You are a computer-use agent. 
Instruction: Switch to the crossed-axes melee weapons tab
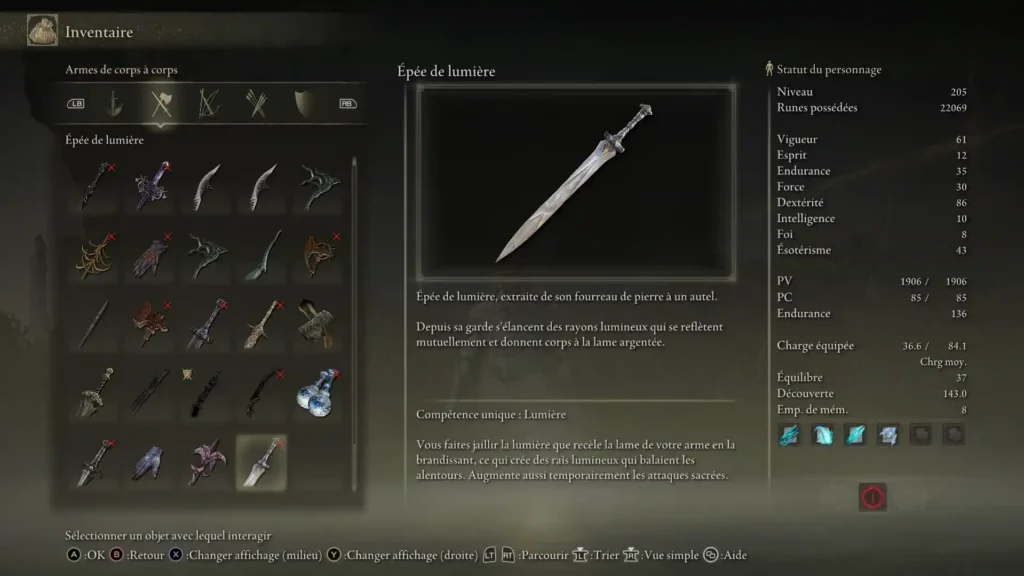161,102
